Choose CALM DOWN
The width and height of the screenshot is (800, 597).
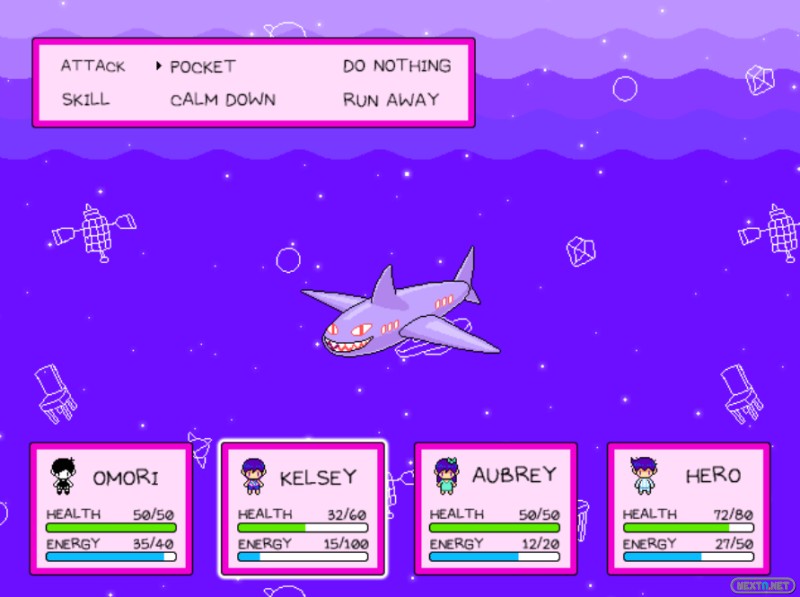(x=222, y=100)
